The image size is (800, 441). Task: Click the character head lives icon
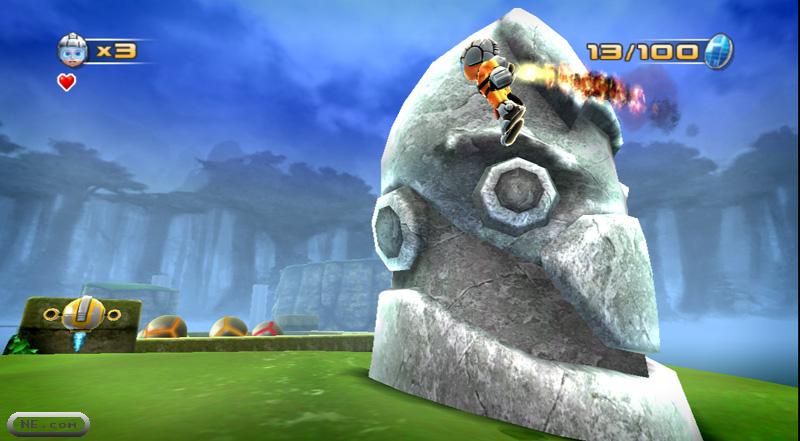(69, 49)
